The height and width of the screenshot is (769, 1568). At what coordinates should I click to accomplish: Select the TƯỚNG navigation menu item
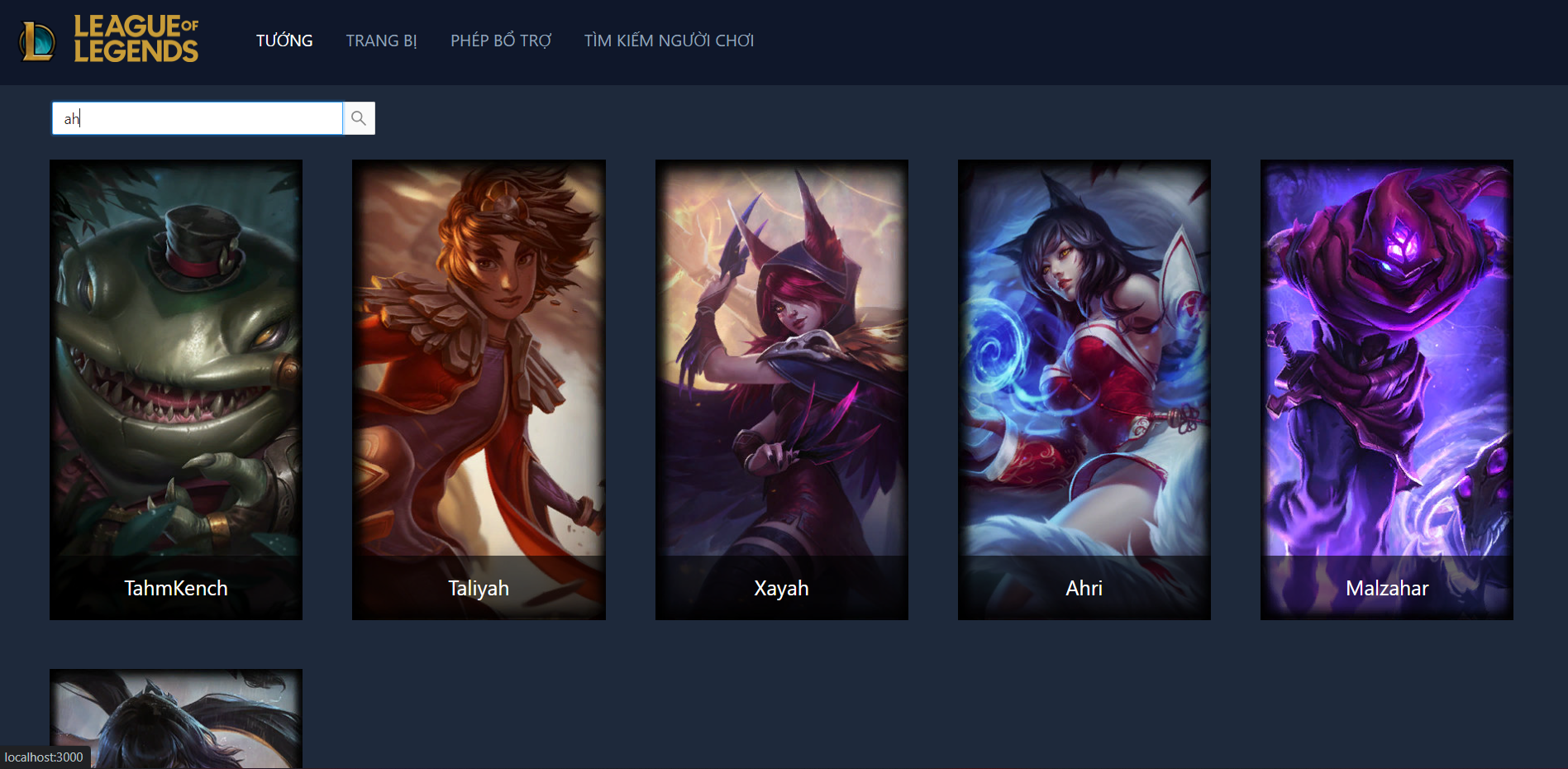pos(284,40)
